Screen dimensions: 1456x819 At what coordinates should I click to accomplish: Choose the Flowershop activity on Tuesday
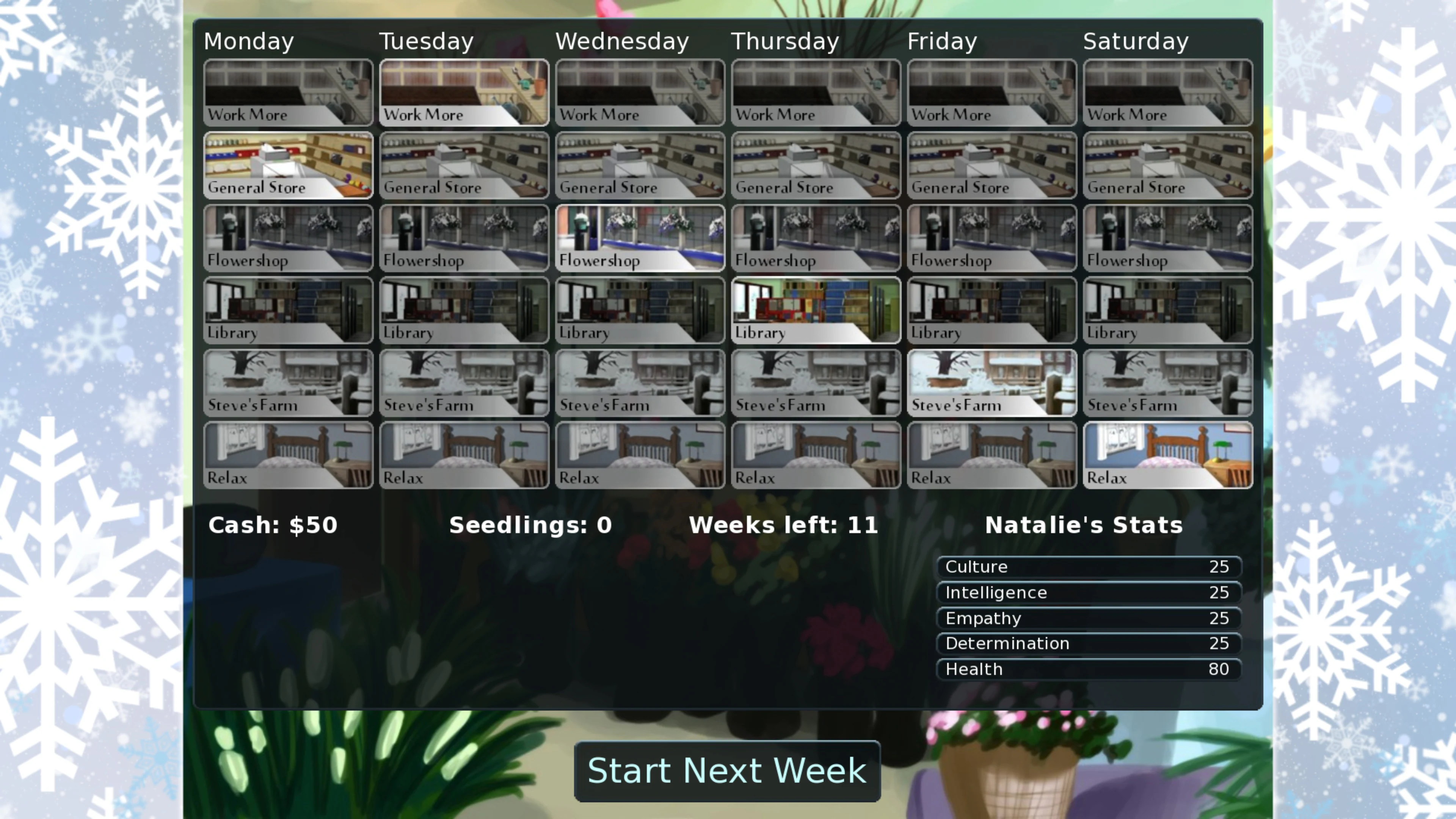463,237
